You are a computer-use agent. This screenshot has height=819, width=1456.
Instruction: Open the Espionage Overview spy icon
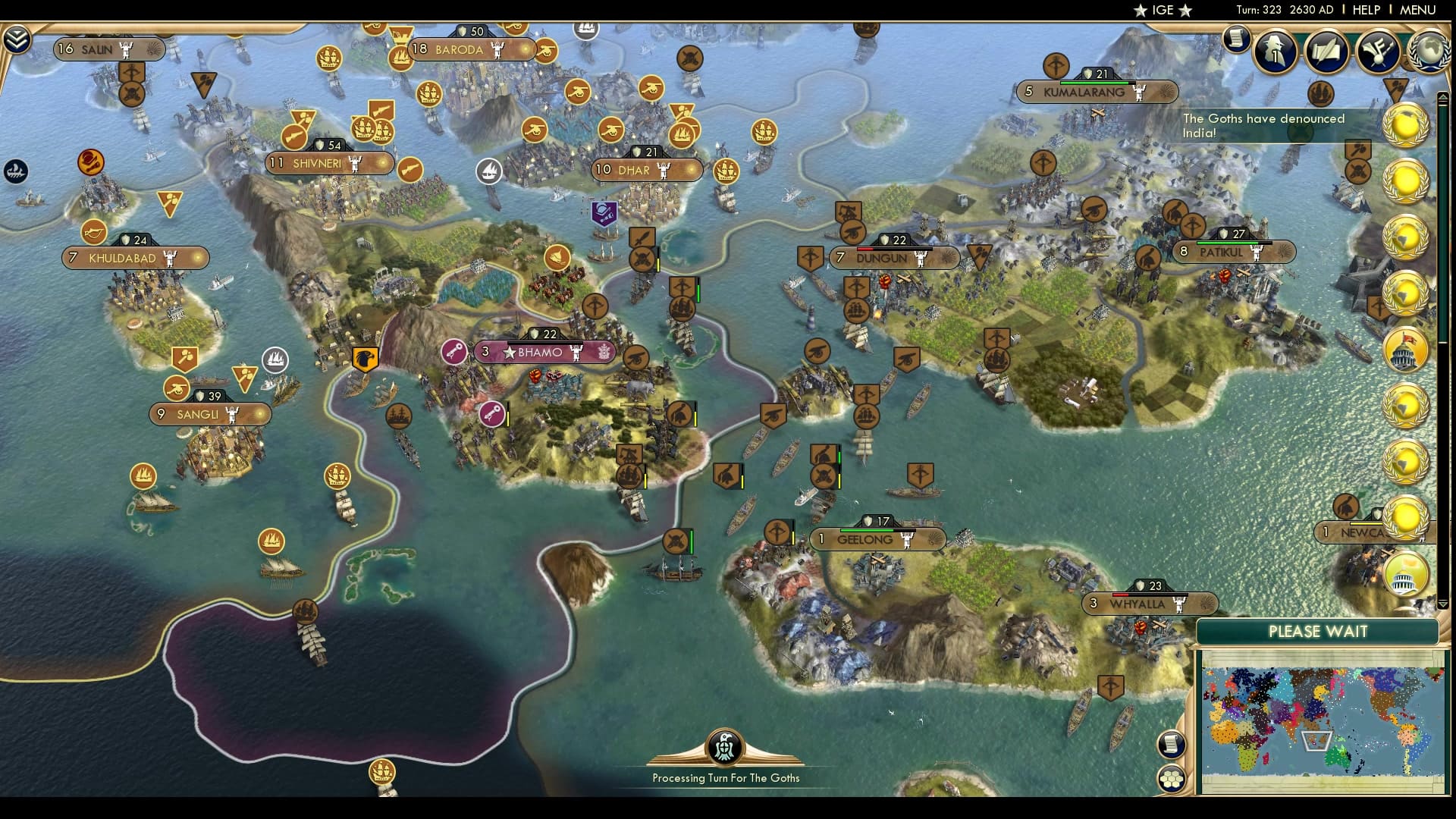pyautogui.click(x=1275, y=52)
